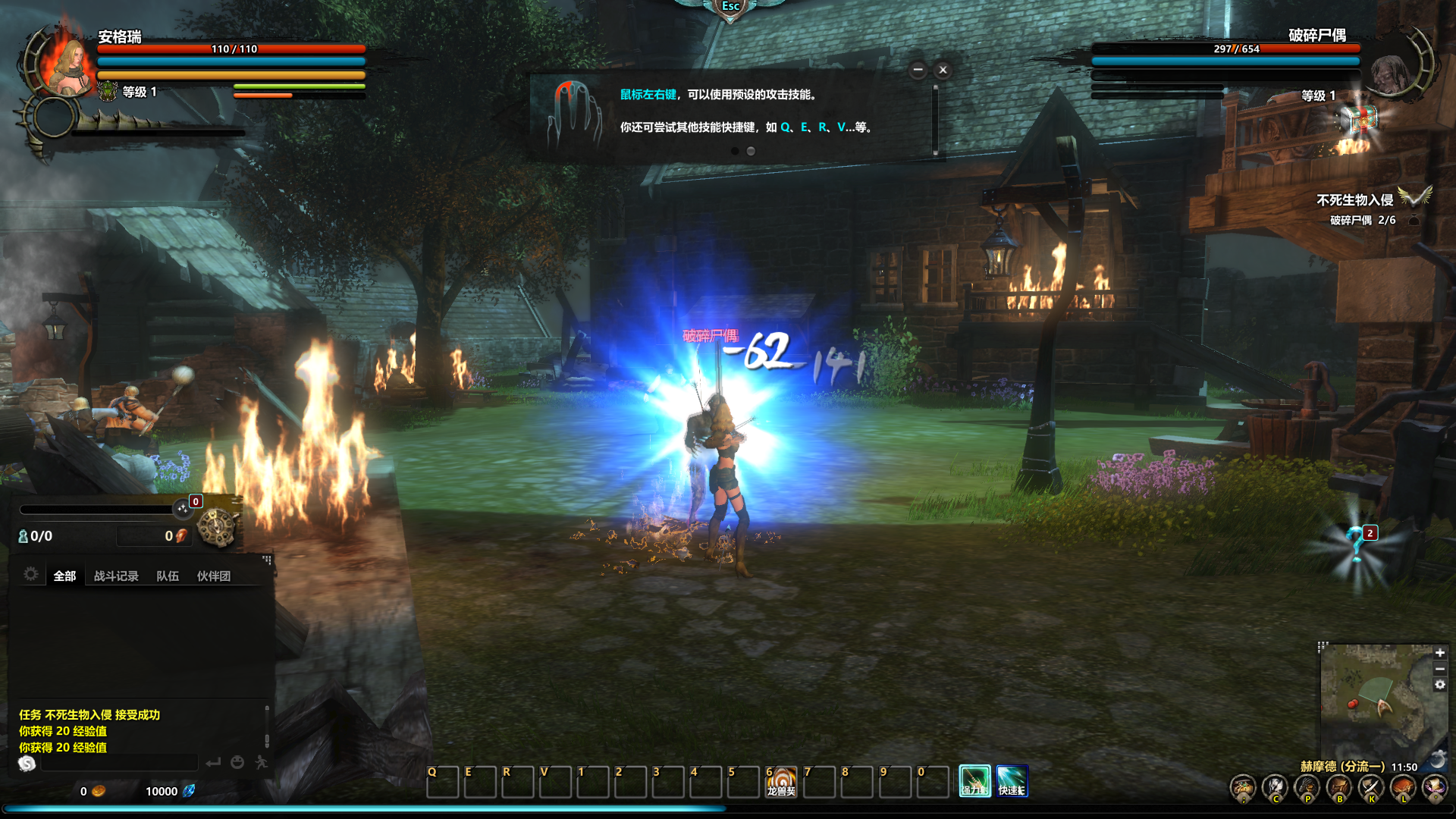
Task: Open the chat emoji picker
Action: (237, 762)
